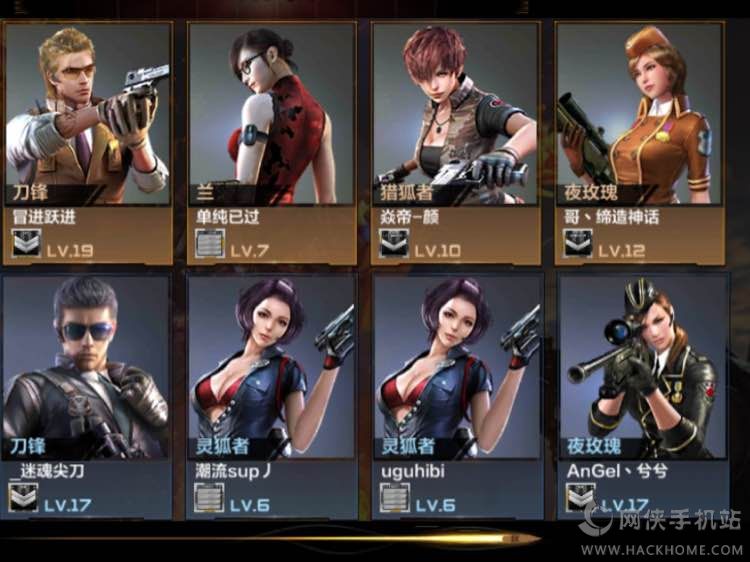Pick the 迷魂尖刀 player card
The height and width of the screenshot is (562, 750).
tap(87, 395)
